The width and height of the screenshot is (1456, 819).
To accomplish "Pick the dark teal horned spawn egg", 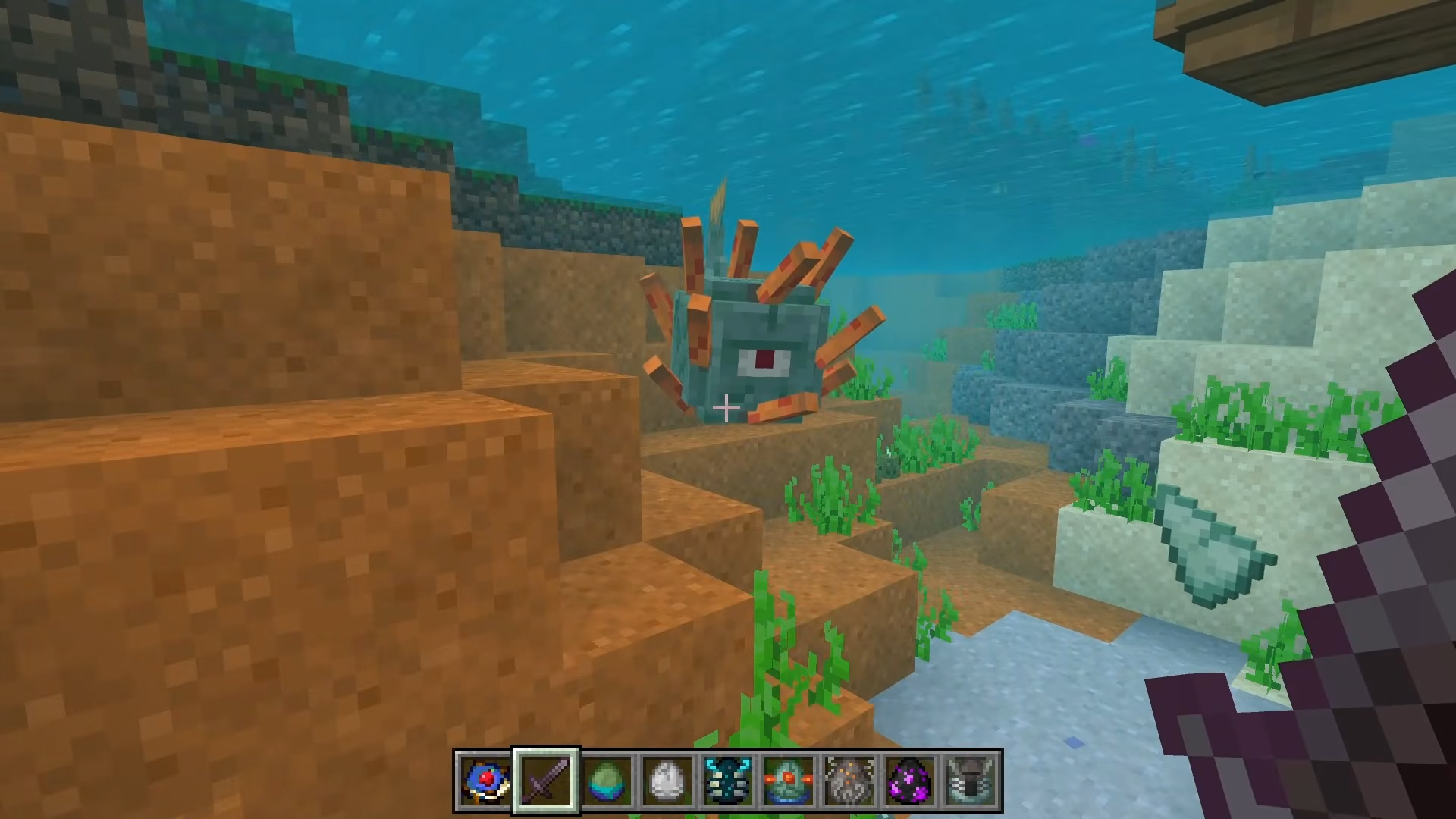I will [x=728, y=780].
